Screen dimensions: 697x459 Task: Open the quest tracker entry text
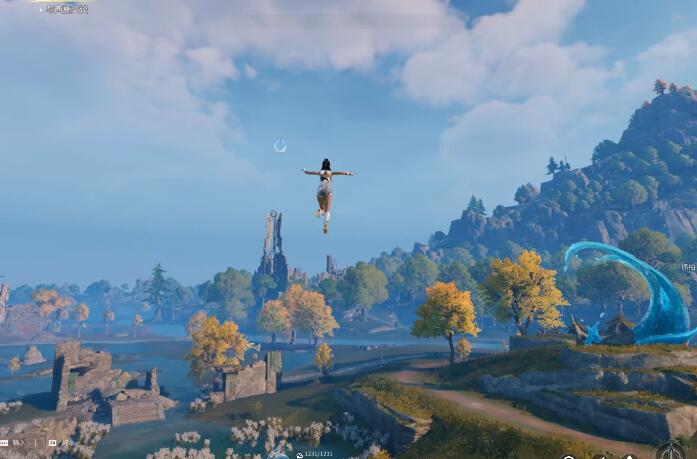(x=66, y=9)
